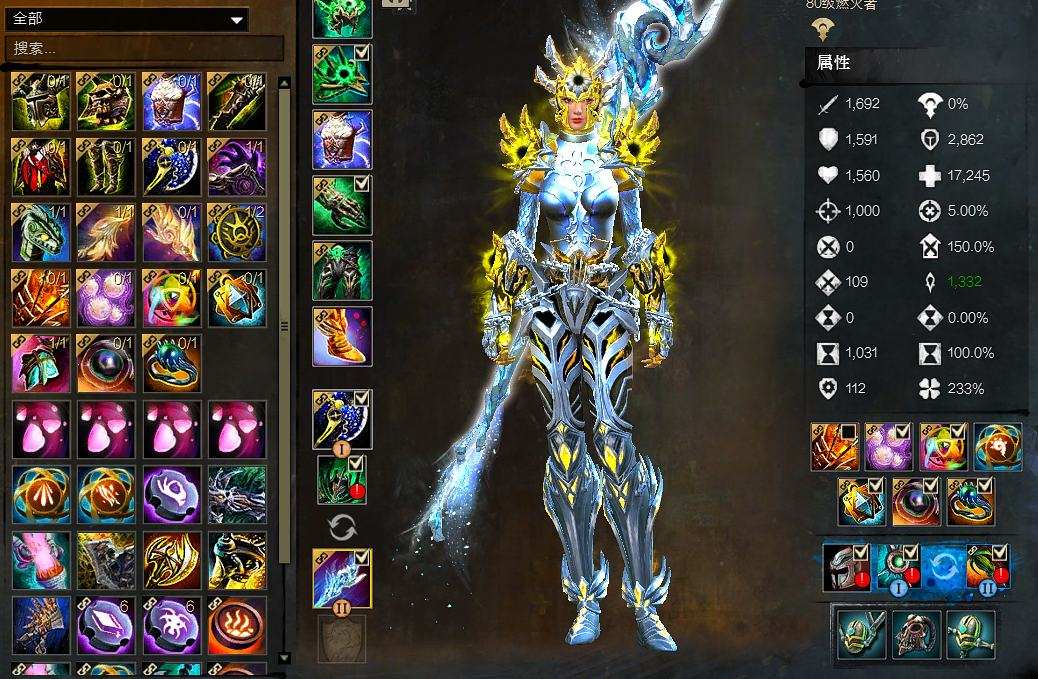Viewport: 1038px width, 679px height.
Task: Select the rainbow bird amulet slot
Action: point(943,447)
